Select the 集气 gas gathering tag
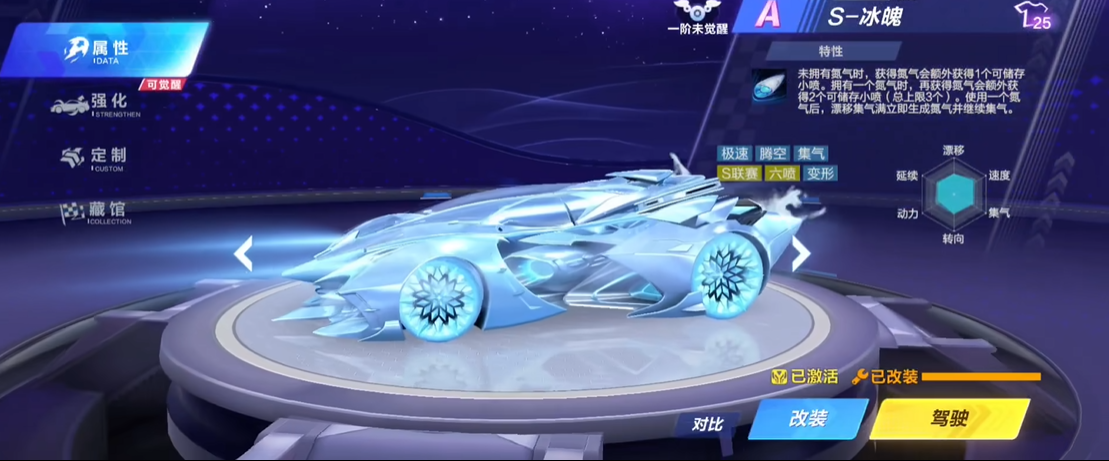The width and height of the screenshot is (1109, 461). 811,154
